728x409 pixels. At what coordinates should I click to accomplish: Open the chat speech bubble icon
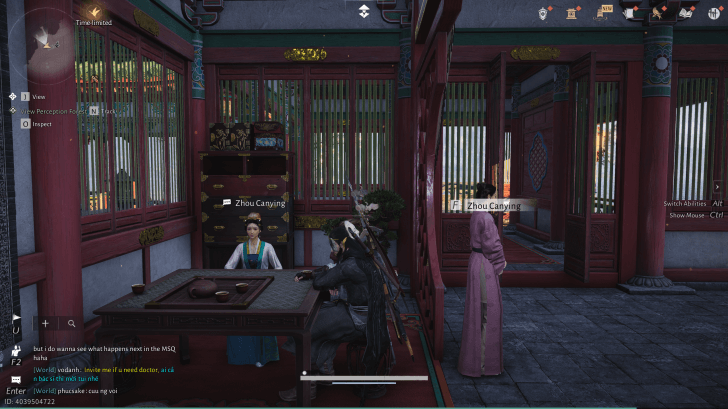[15, 380]
